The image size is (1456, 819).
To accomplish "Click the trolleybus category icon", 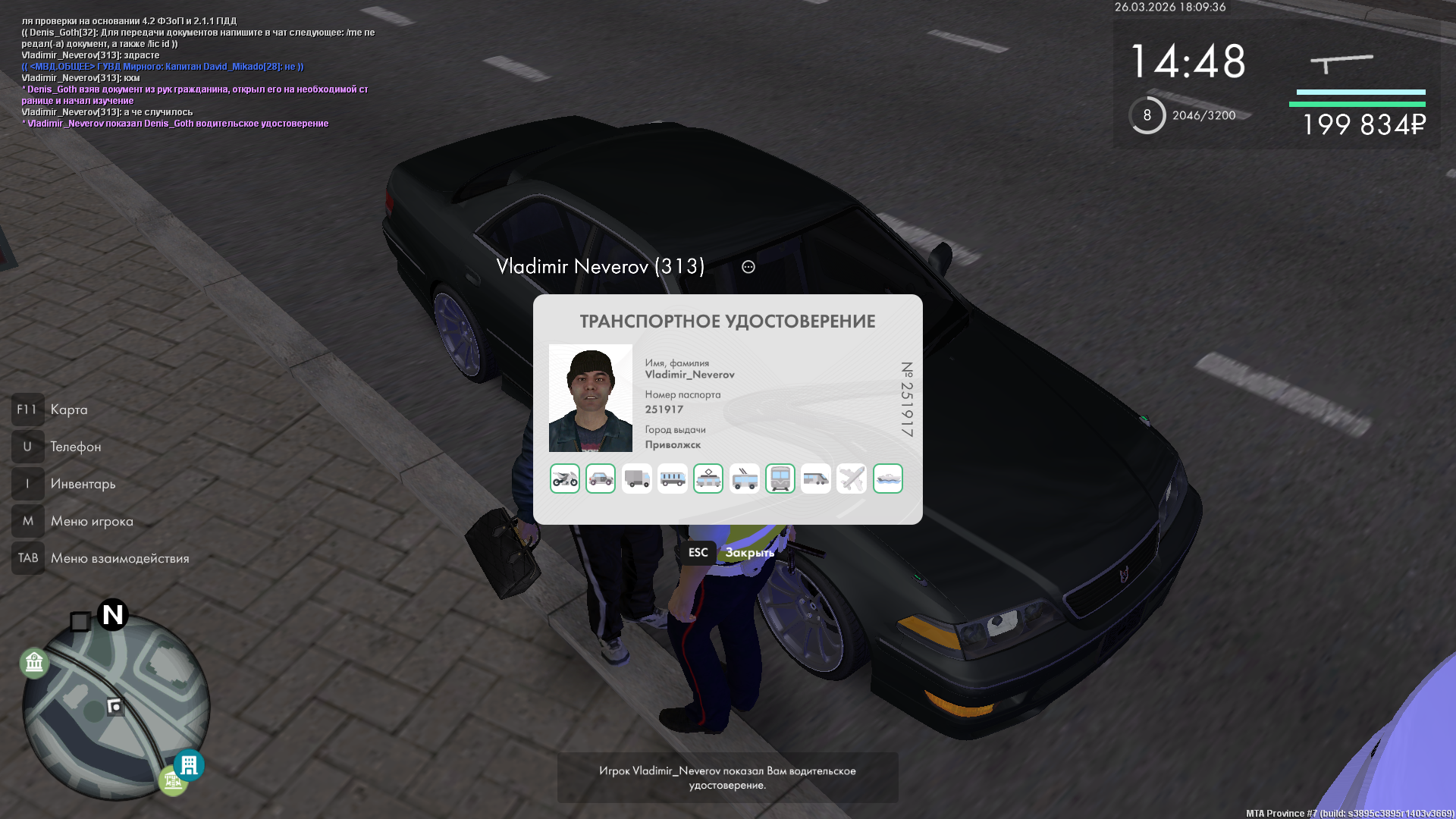I will point(745,479).
